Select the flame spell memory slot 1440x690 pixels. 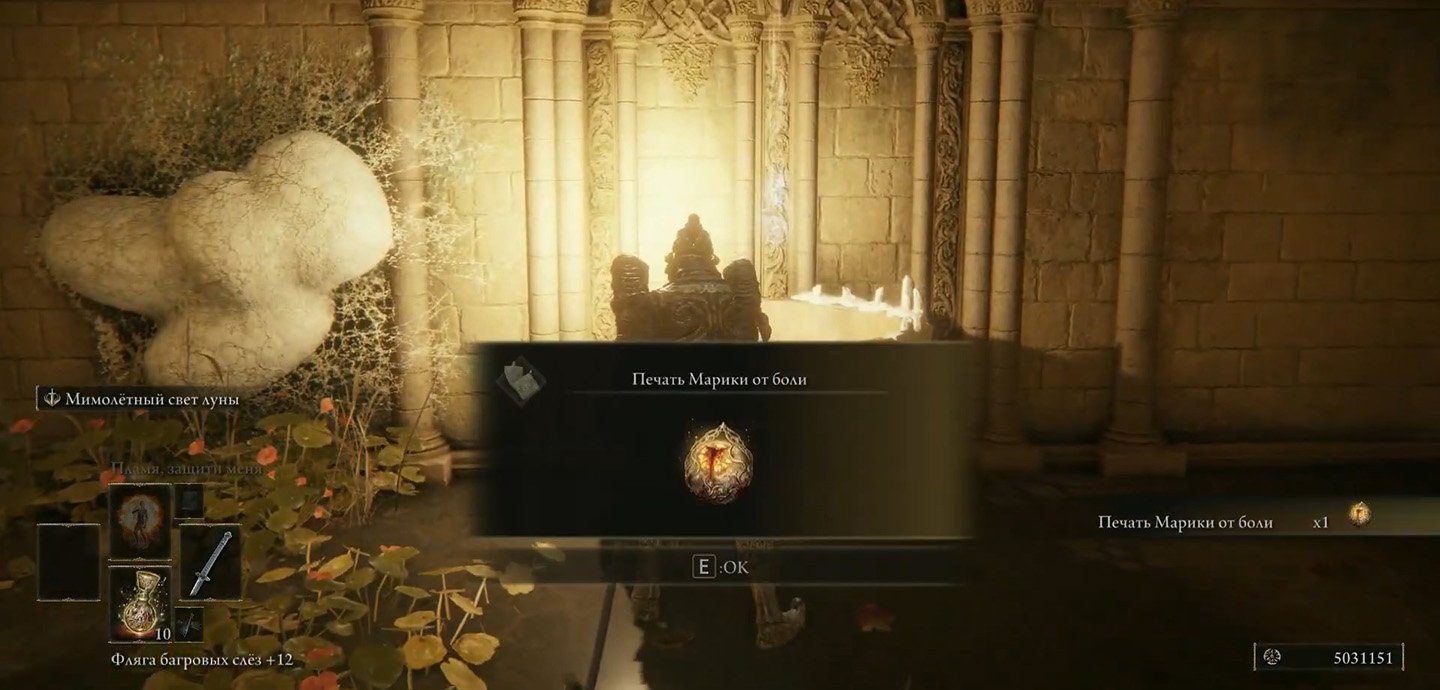click(139, 523)
